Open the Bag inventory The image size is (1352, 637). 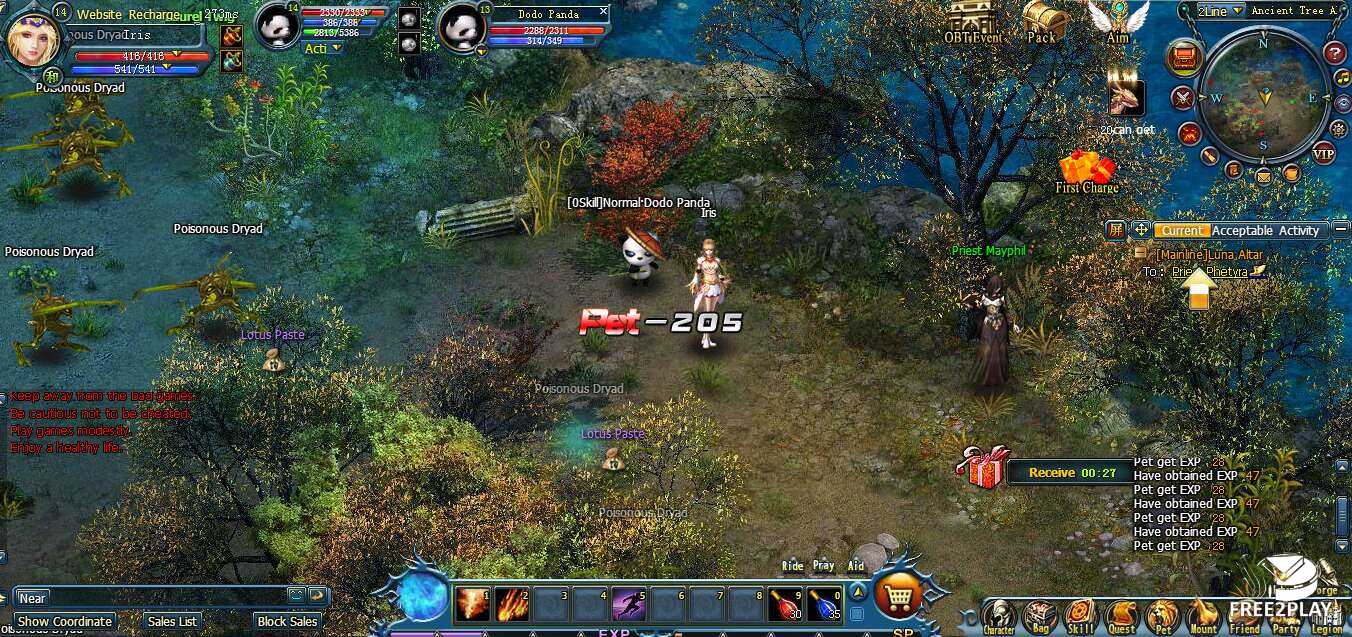[1039, 615]
